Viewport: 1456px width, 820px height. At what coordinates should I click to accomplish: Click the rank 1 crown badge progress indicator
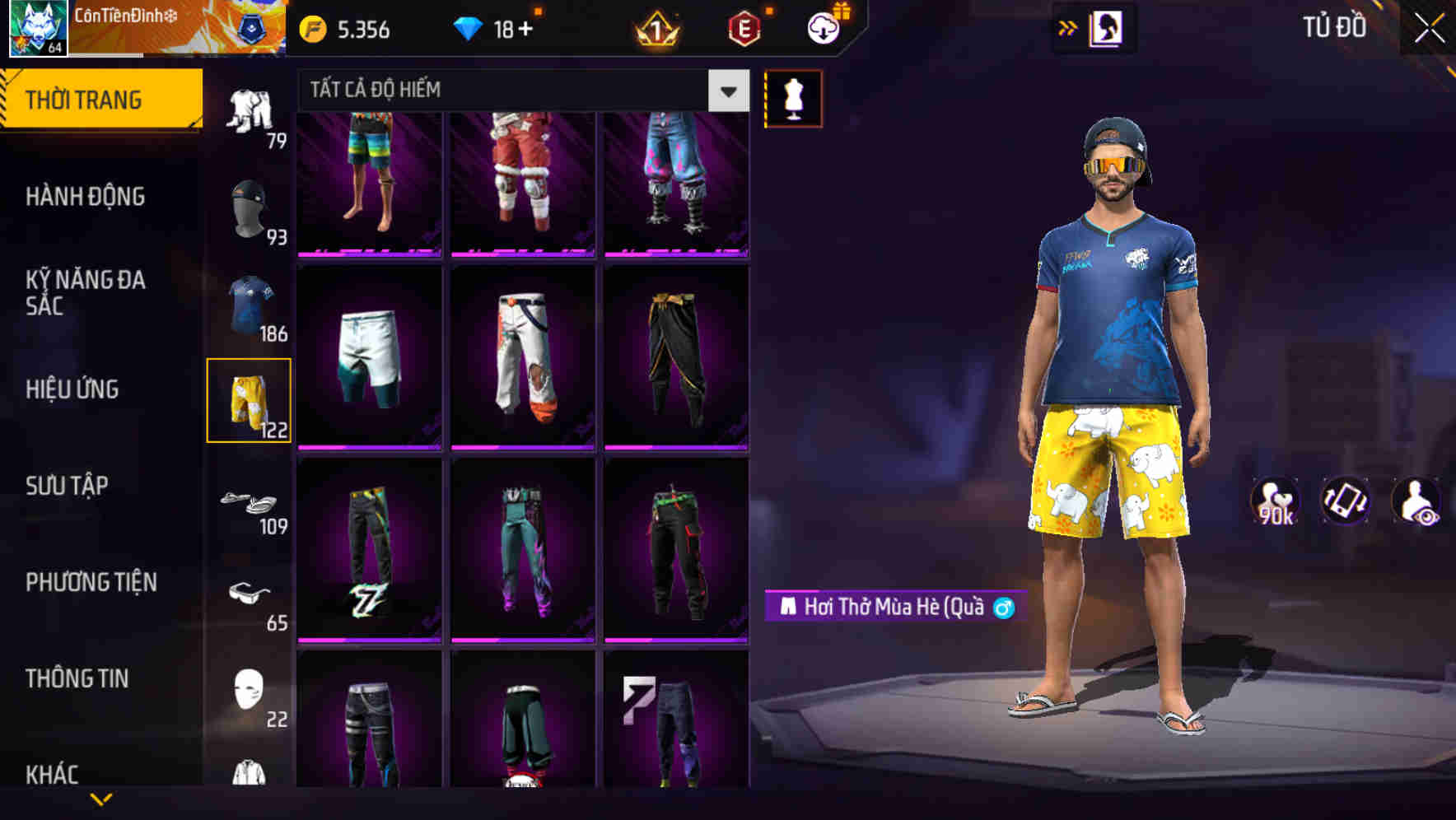(x=653, y=30)
